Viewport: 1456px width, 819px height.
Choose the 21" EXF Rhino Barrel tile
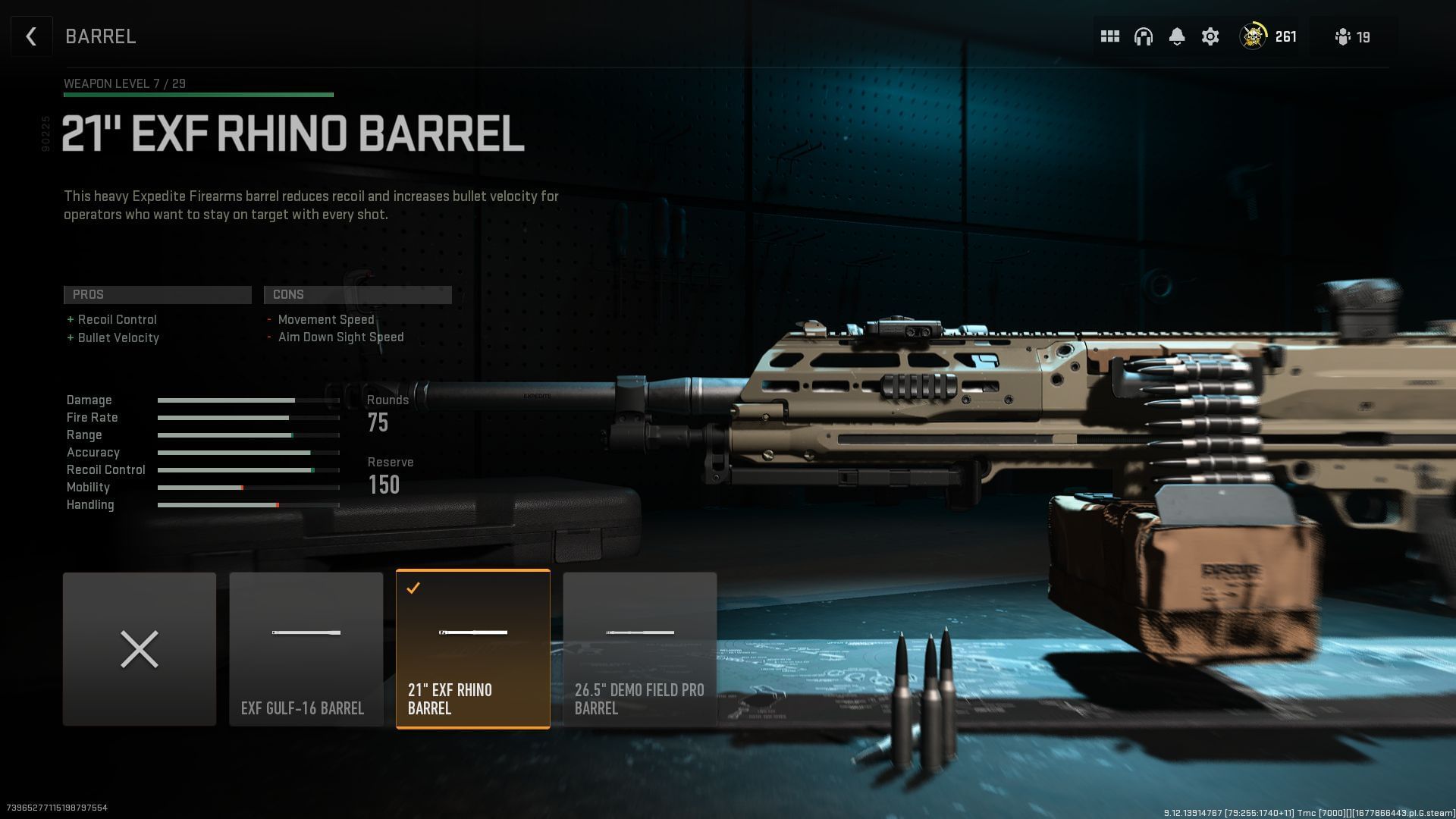pyautogui.click(x=473, y=649)
